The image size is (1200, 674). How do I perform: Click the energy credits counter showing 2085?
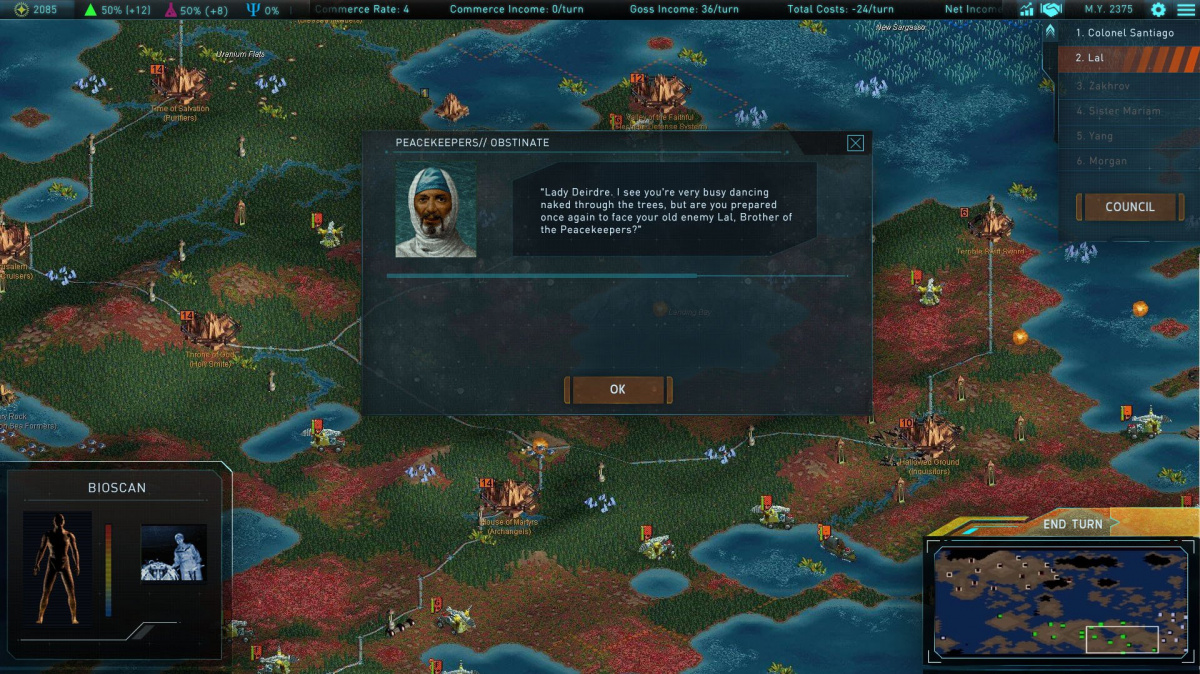tap(36, 9)
